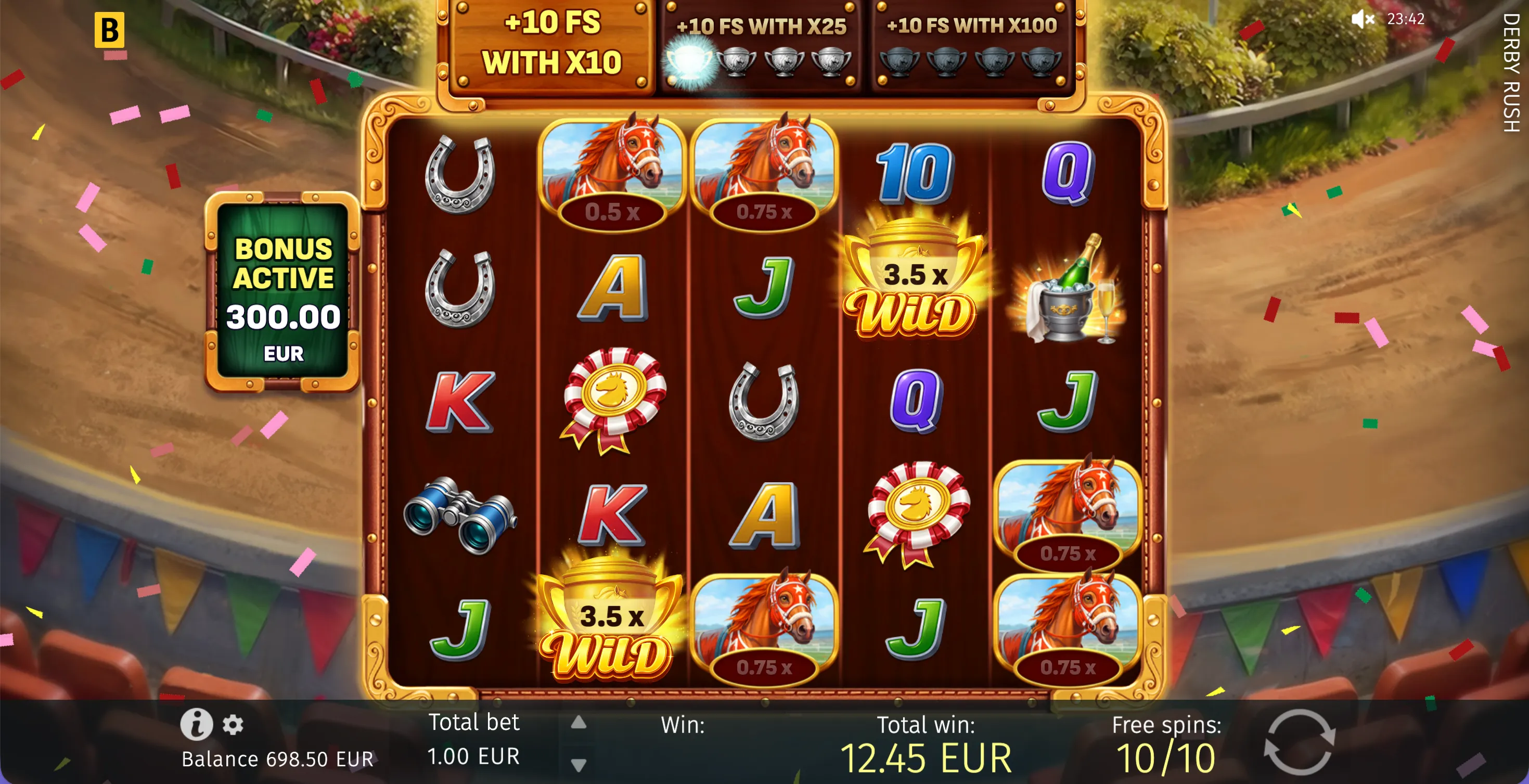The image size is (1529, 784).
Task: Open the game info panel
Action: [x=197, y=724]
